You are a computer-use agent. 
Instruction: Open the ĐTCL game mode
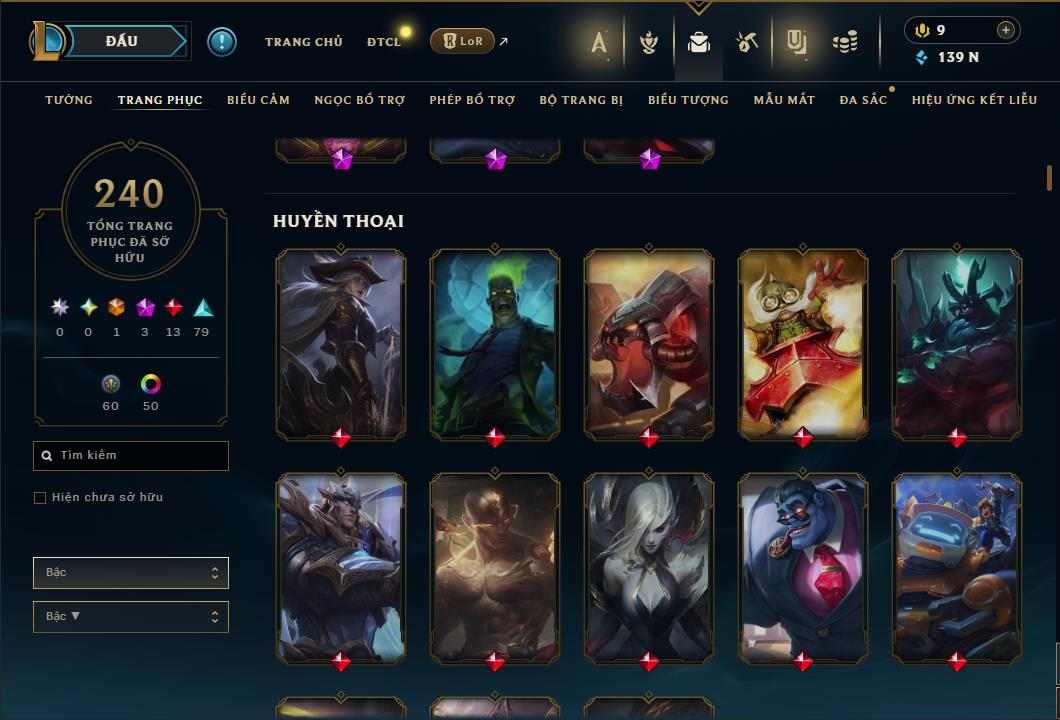tap(384, 42)
